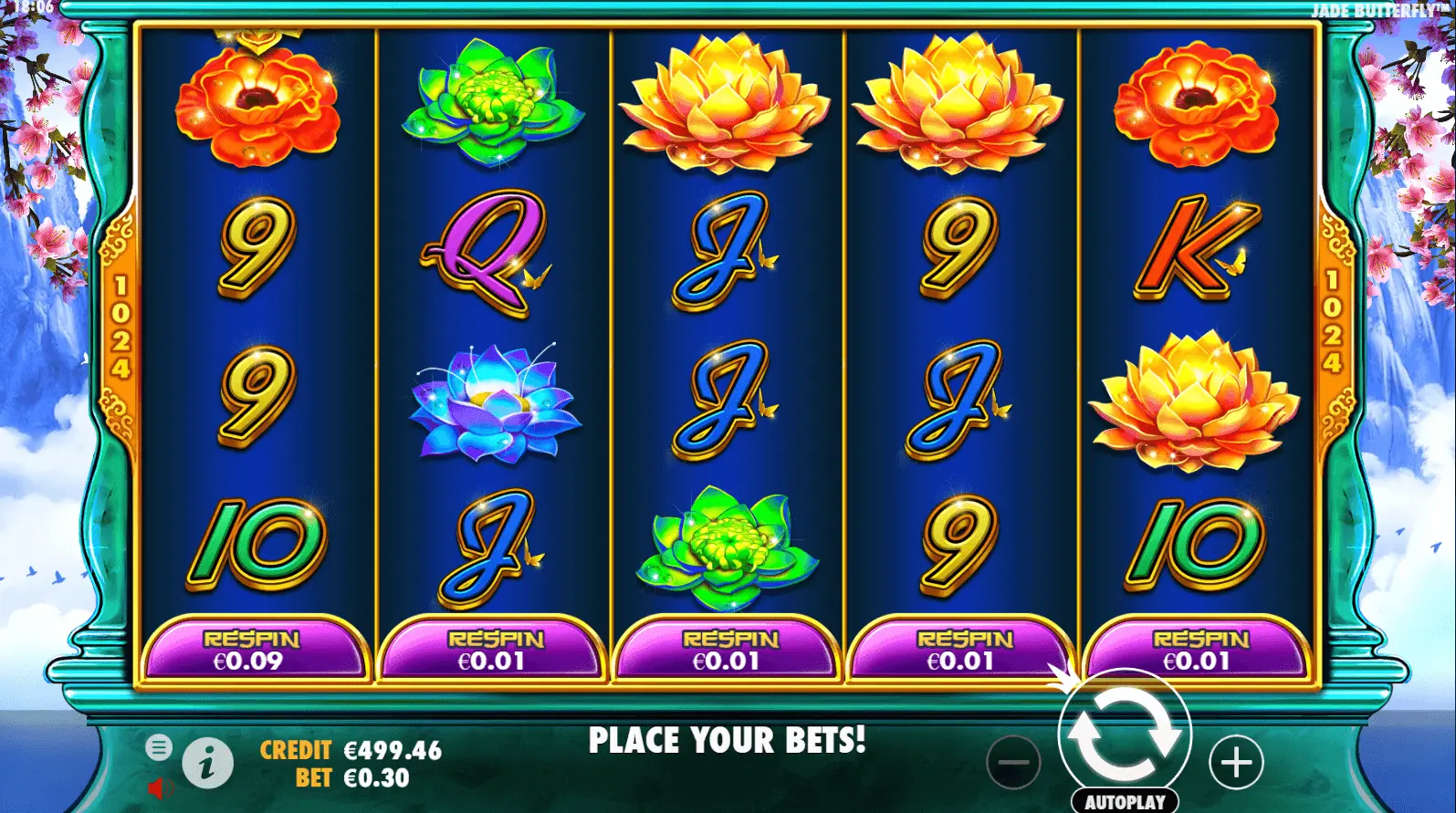This screenshot has width=1456, height=813.
Task: Respin the fifth reel under the green 10
Action: point(1199,650)
